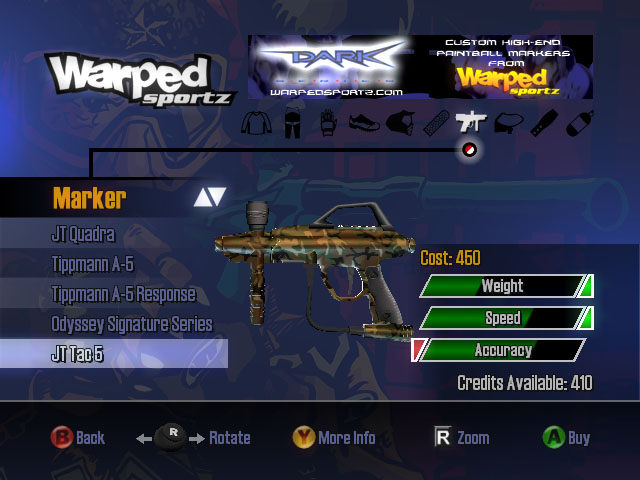Switch to the air tank category icon

[575, 125]
